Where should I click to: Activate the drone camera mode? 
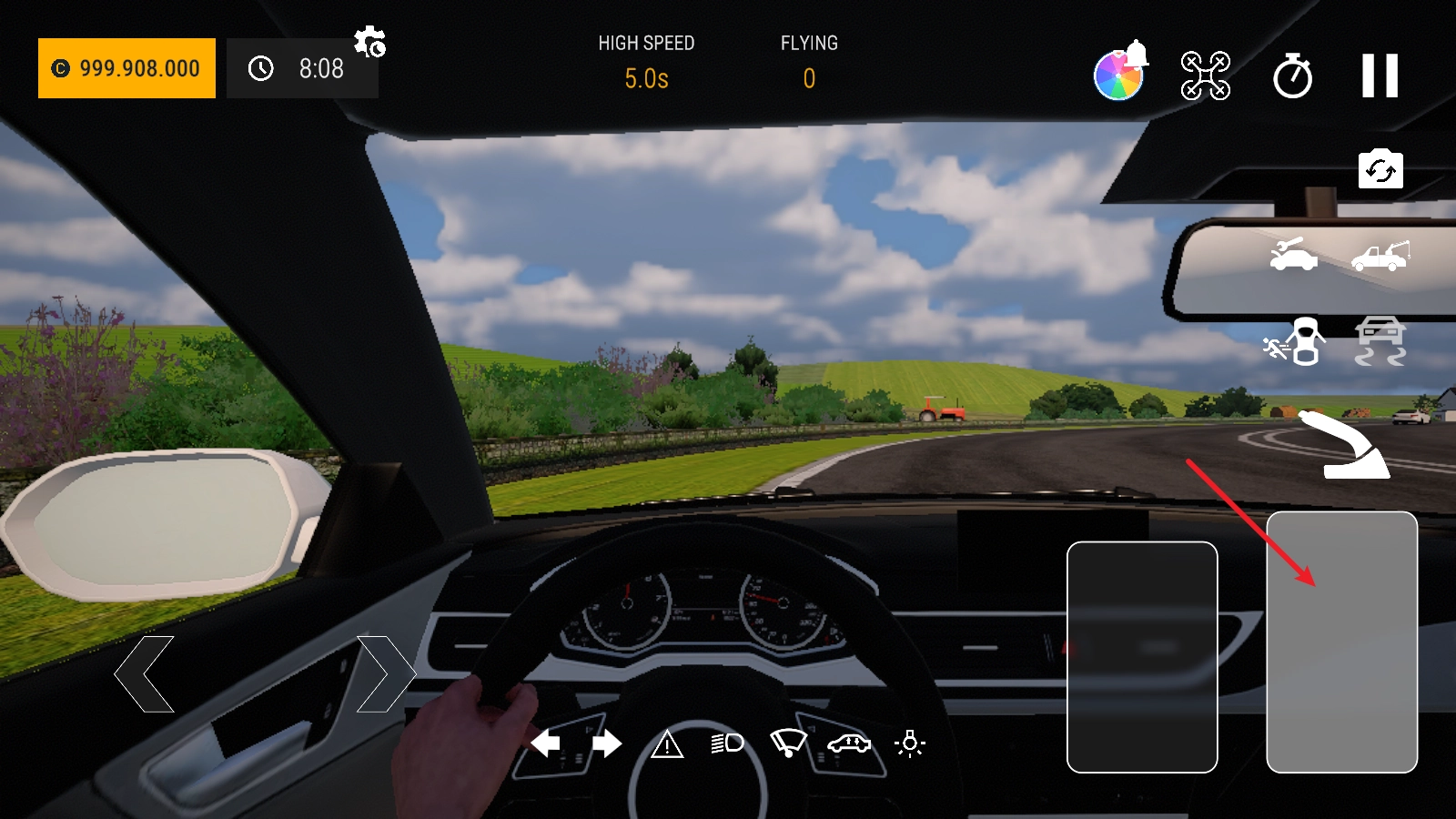1205,76
